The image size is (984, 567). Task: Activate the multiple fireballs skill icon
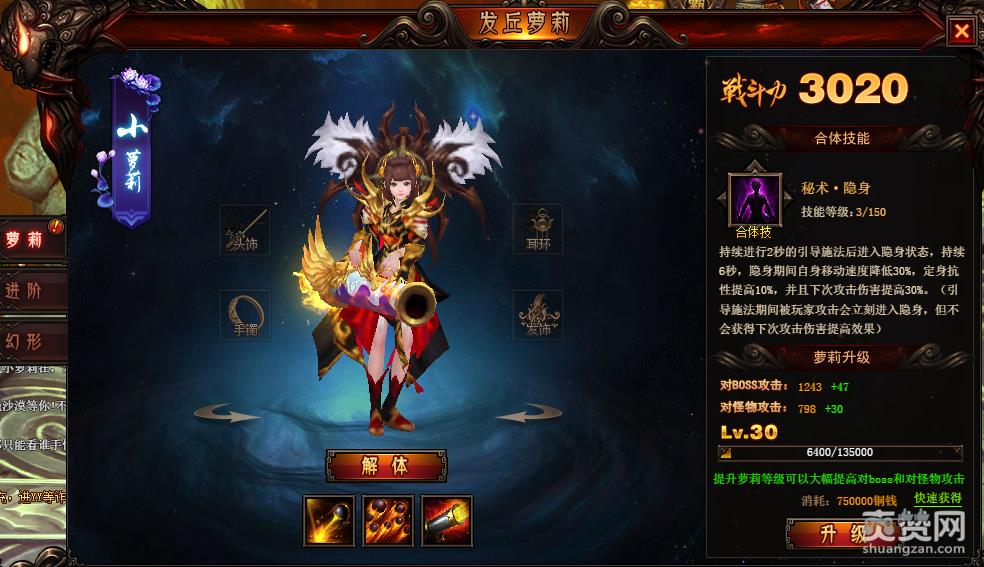tap(387, 520)
